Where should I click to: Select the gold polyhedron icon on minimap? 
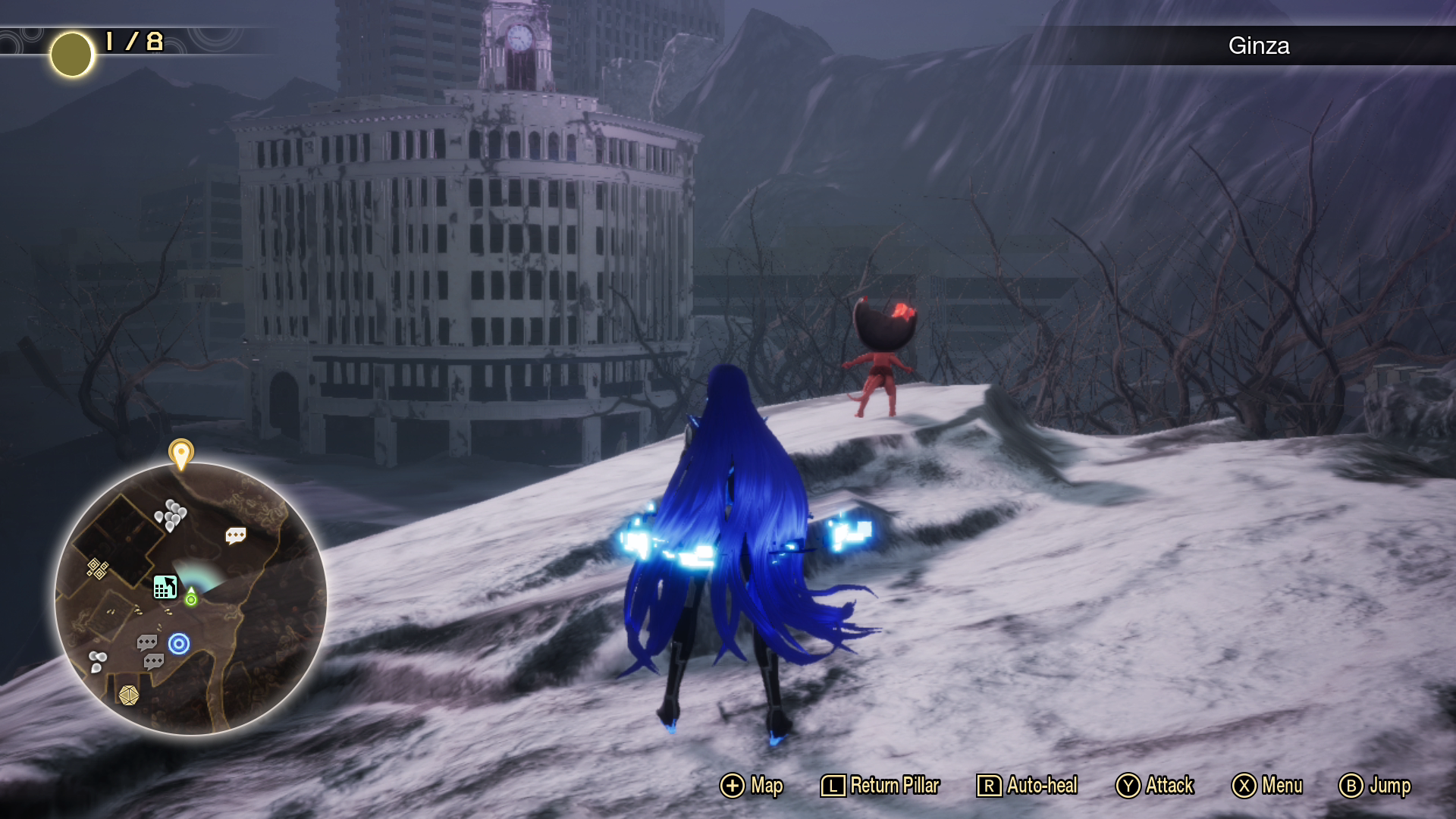(128, 695)
